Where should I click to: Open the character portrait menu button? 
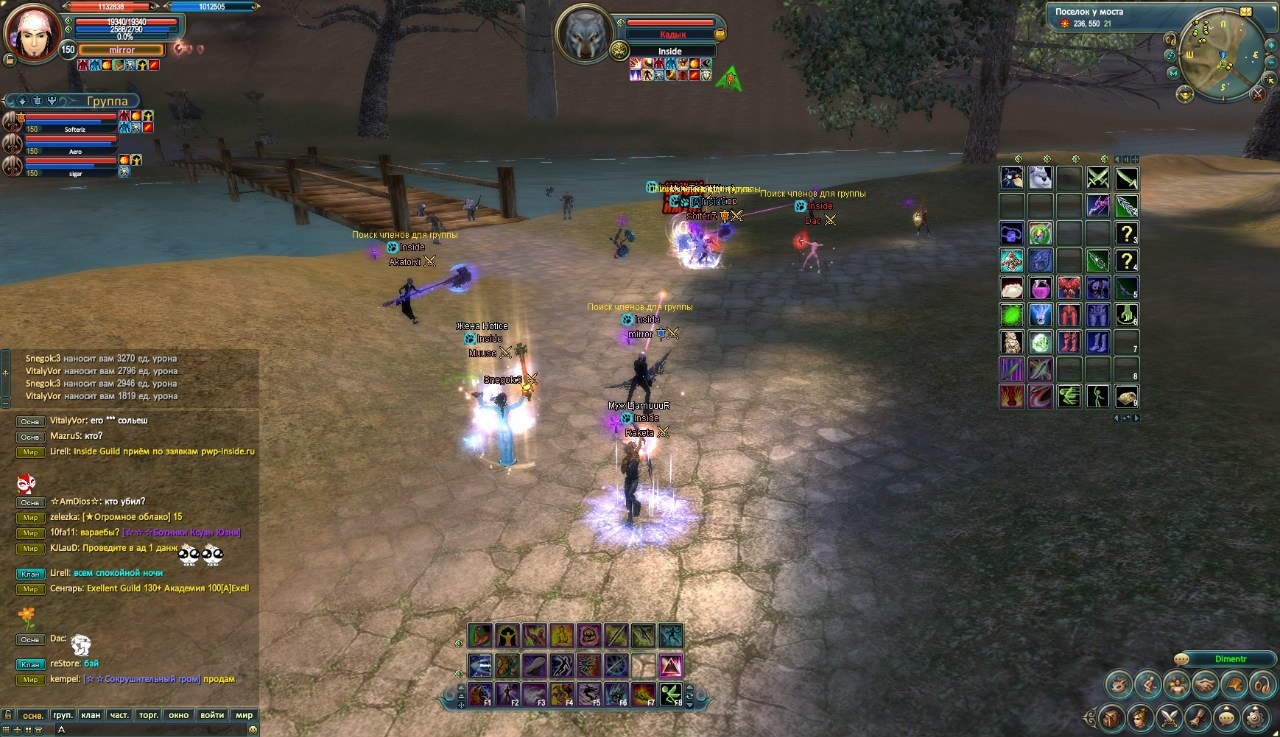pos(1139,718)
